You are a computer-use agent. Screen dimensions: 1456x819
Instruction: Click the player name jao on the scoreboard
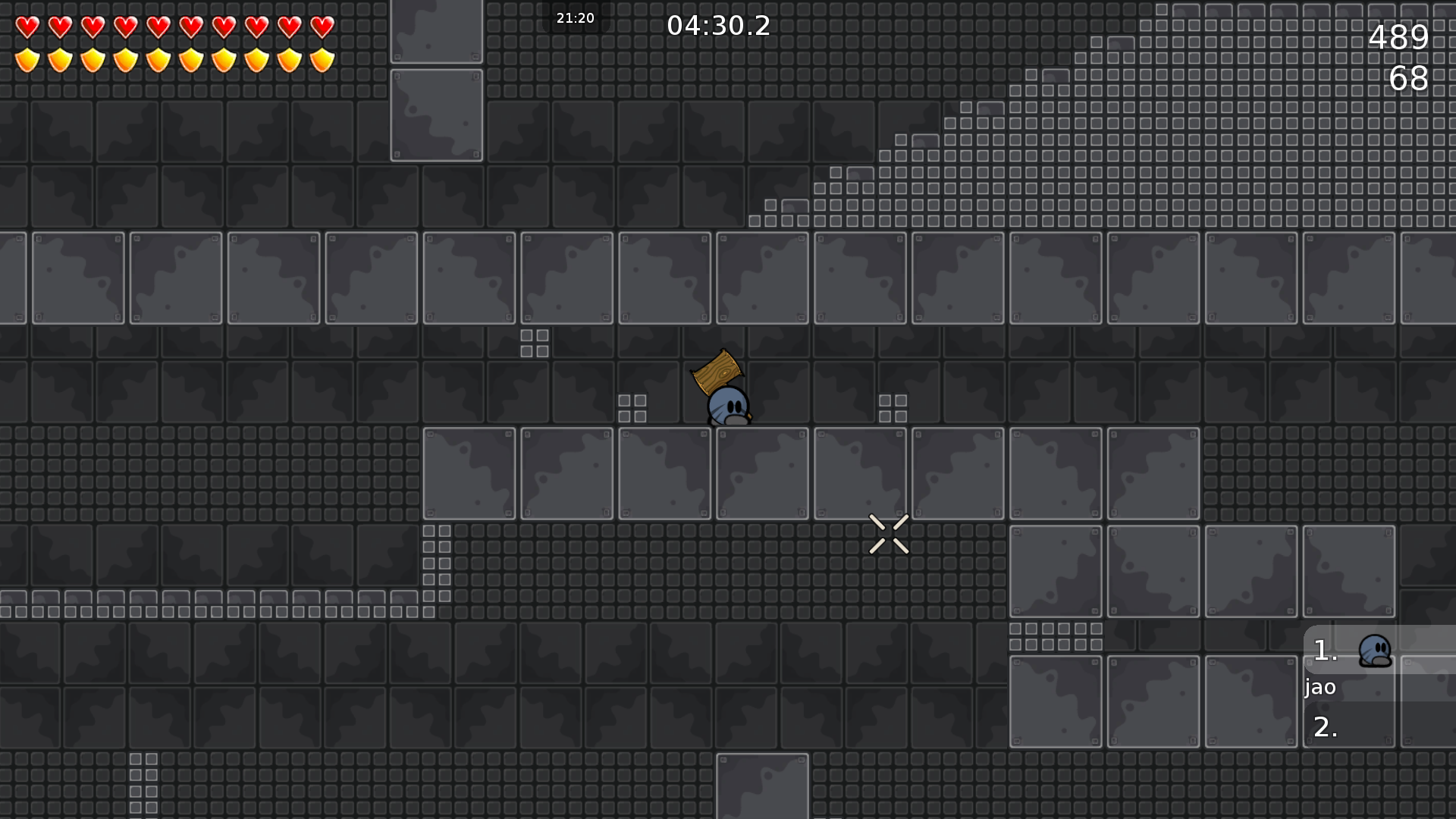pos(1319,688)
